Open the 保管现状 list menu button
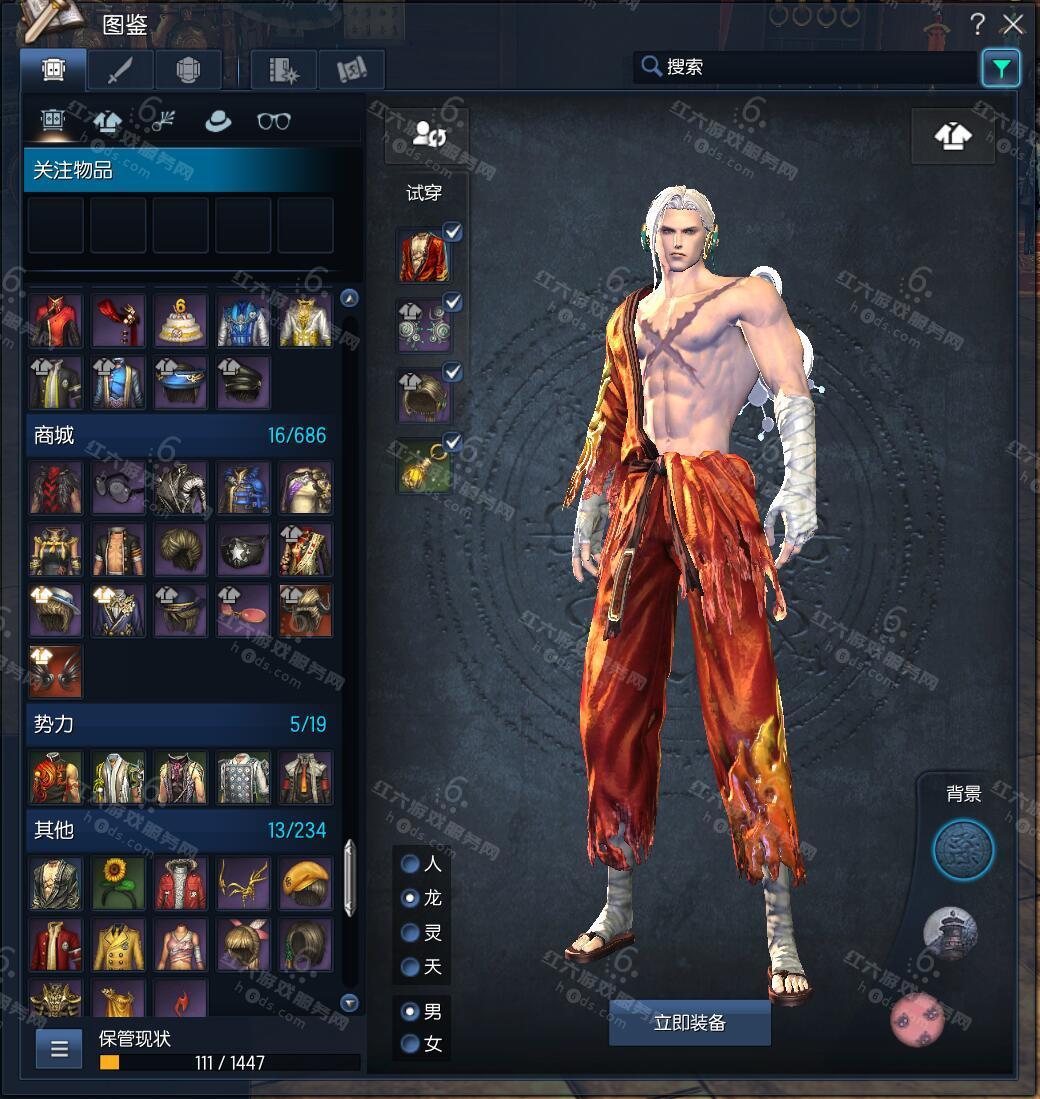The width and height of the screenshot is (1040, 1099). [x=59, y=1048]
